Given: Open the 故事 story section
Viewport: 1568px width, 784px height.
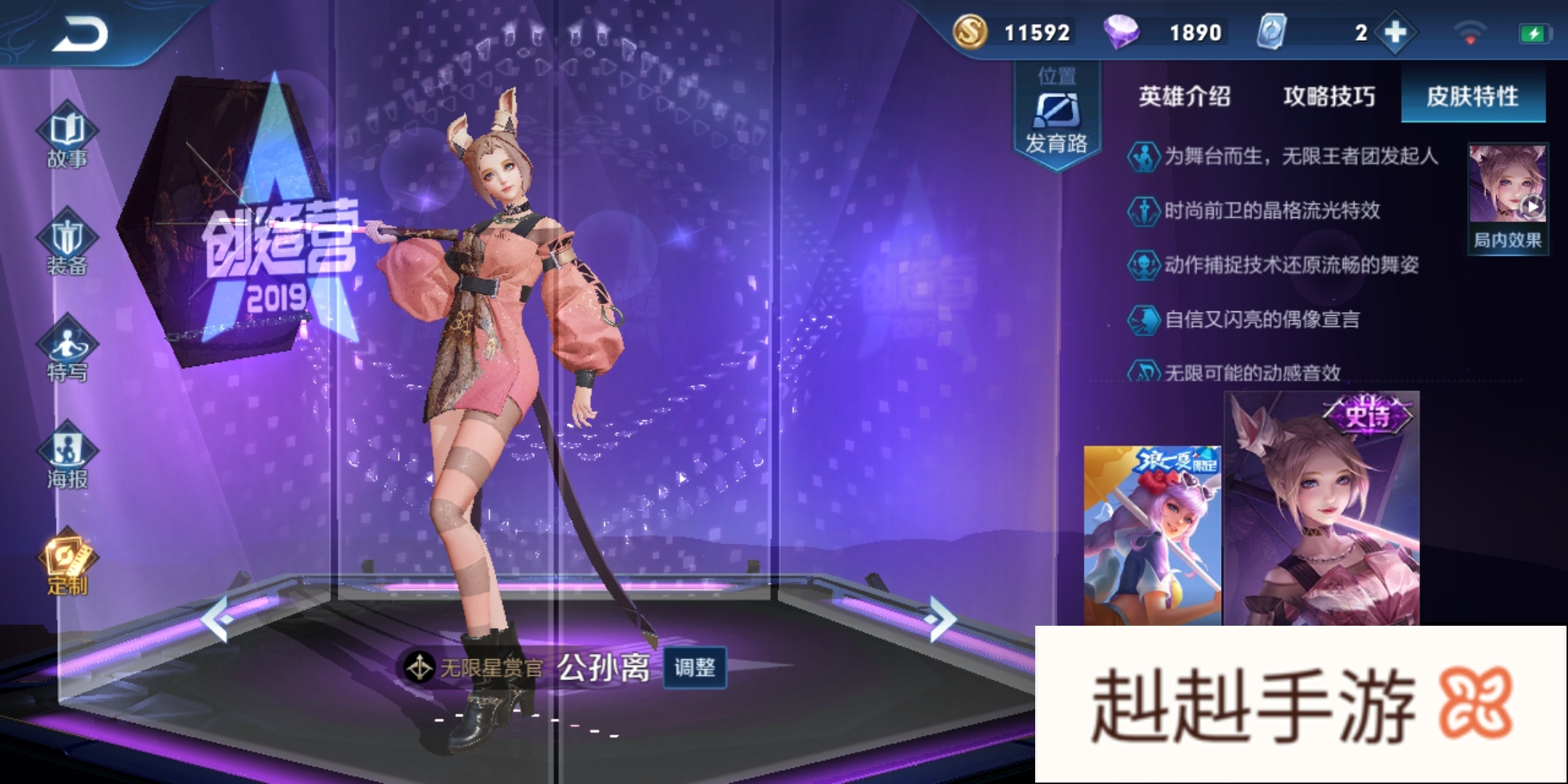Looking at the screenshot, I should [67, 136].
